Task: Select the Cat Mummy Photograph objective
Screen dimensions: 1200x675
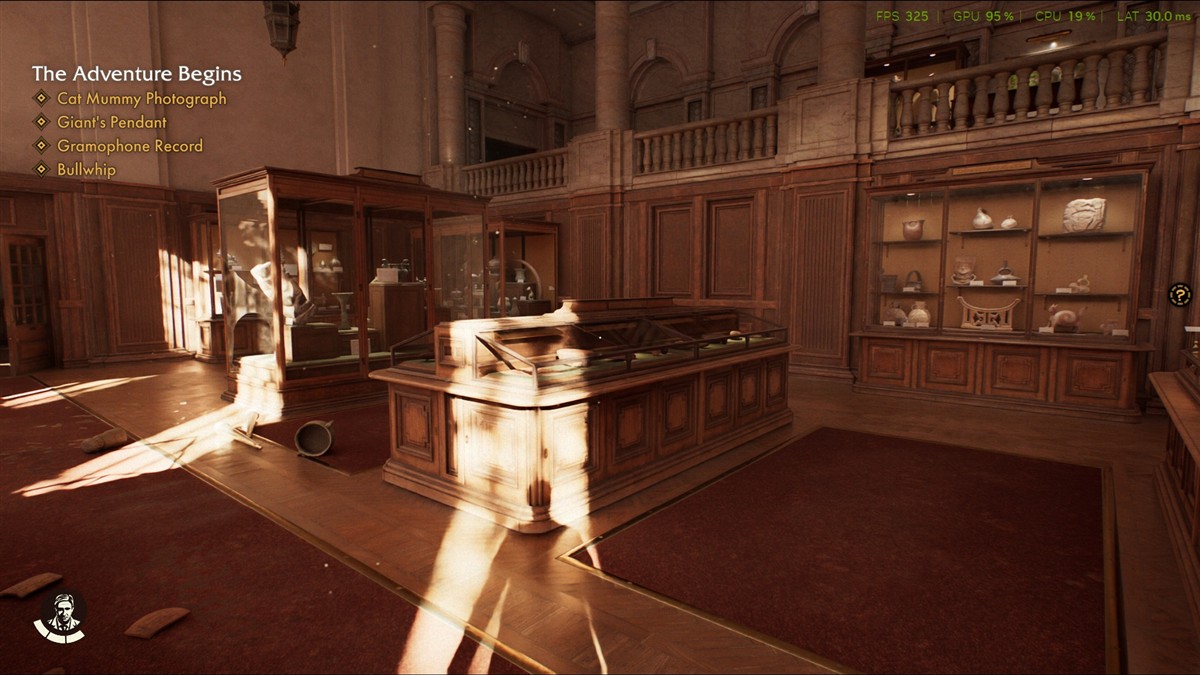Action: pos(141,99)
